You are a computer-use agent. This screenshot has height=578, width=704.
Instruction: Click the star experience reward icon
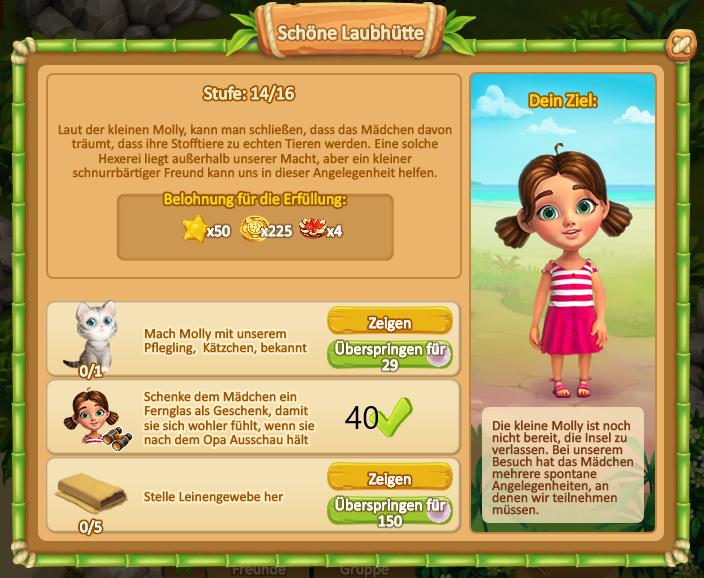tap(194, 230)
